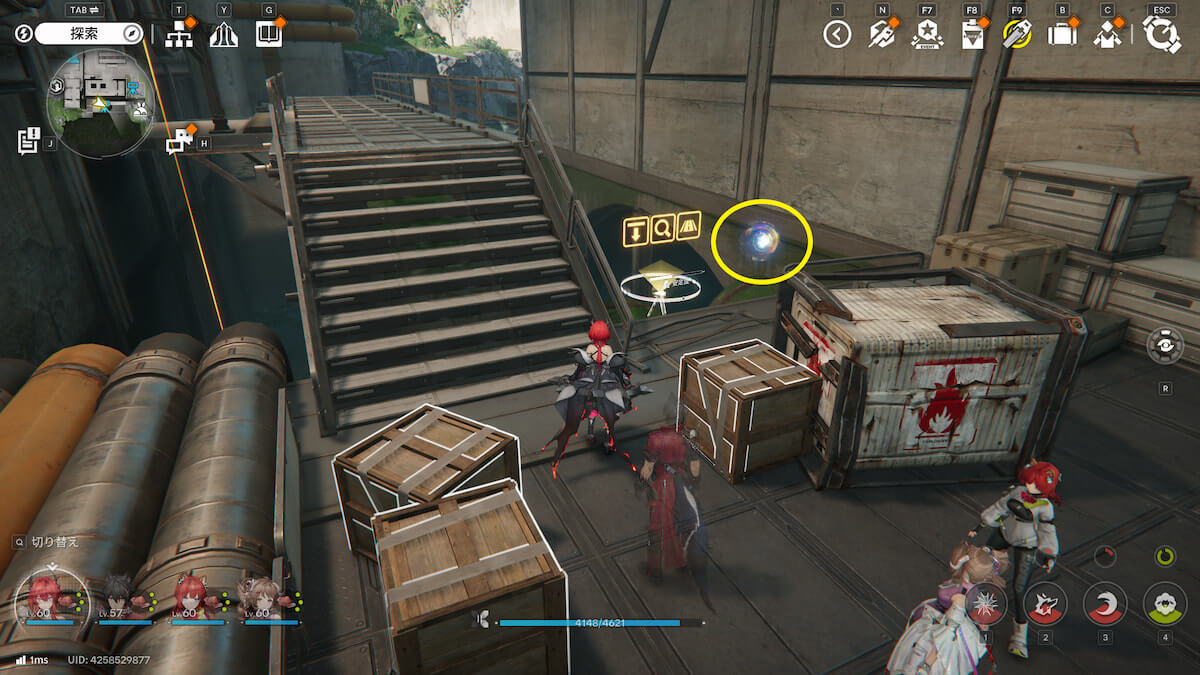The height and width of the screenshot is (675, 1200).
Task: Switch to the level 57 dark-haired operator
Action: (x=125, y=597)
